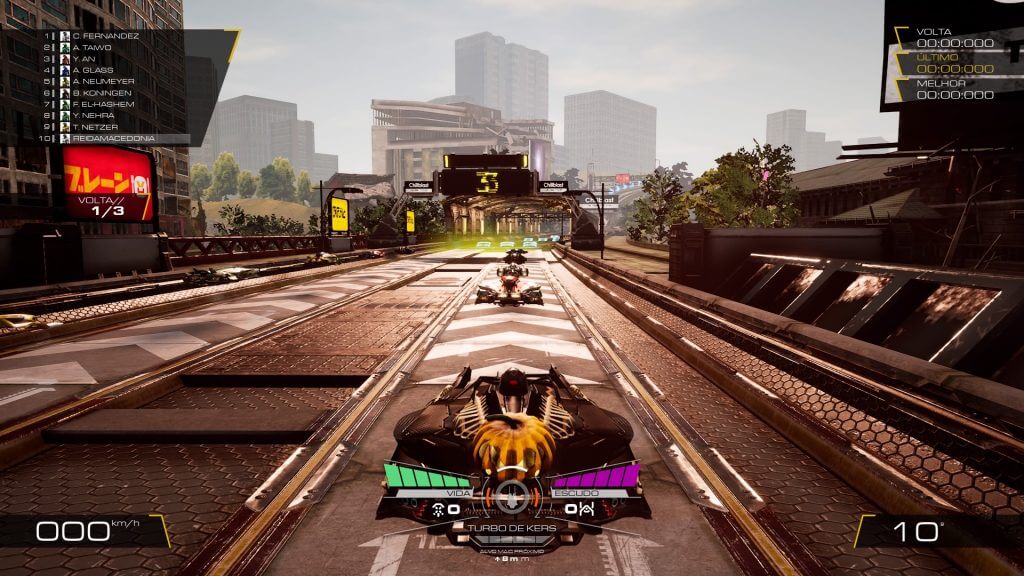
Task: Click Y. Nehra's leaderboard entry
Action: point(92,115)
